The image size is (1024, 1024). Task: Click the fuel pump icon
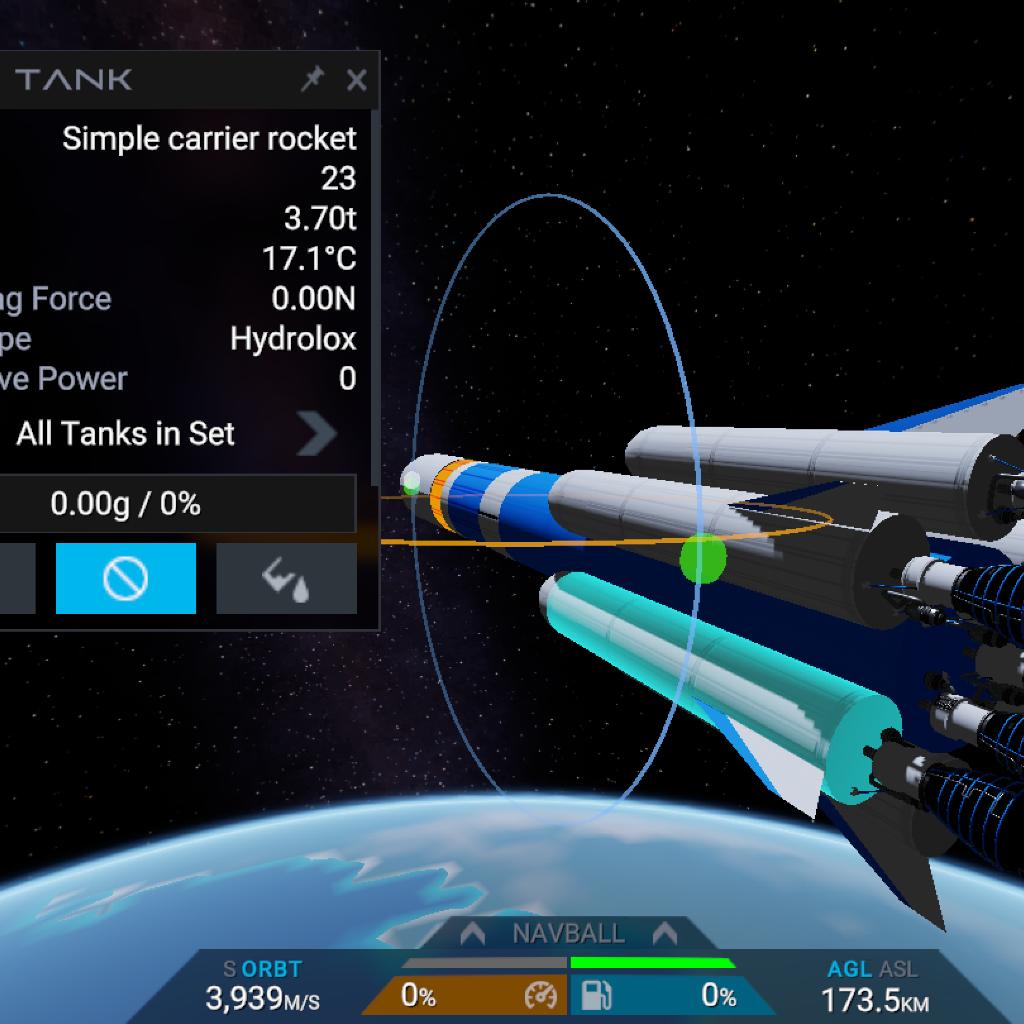[597, 996]
